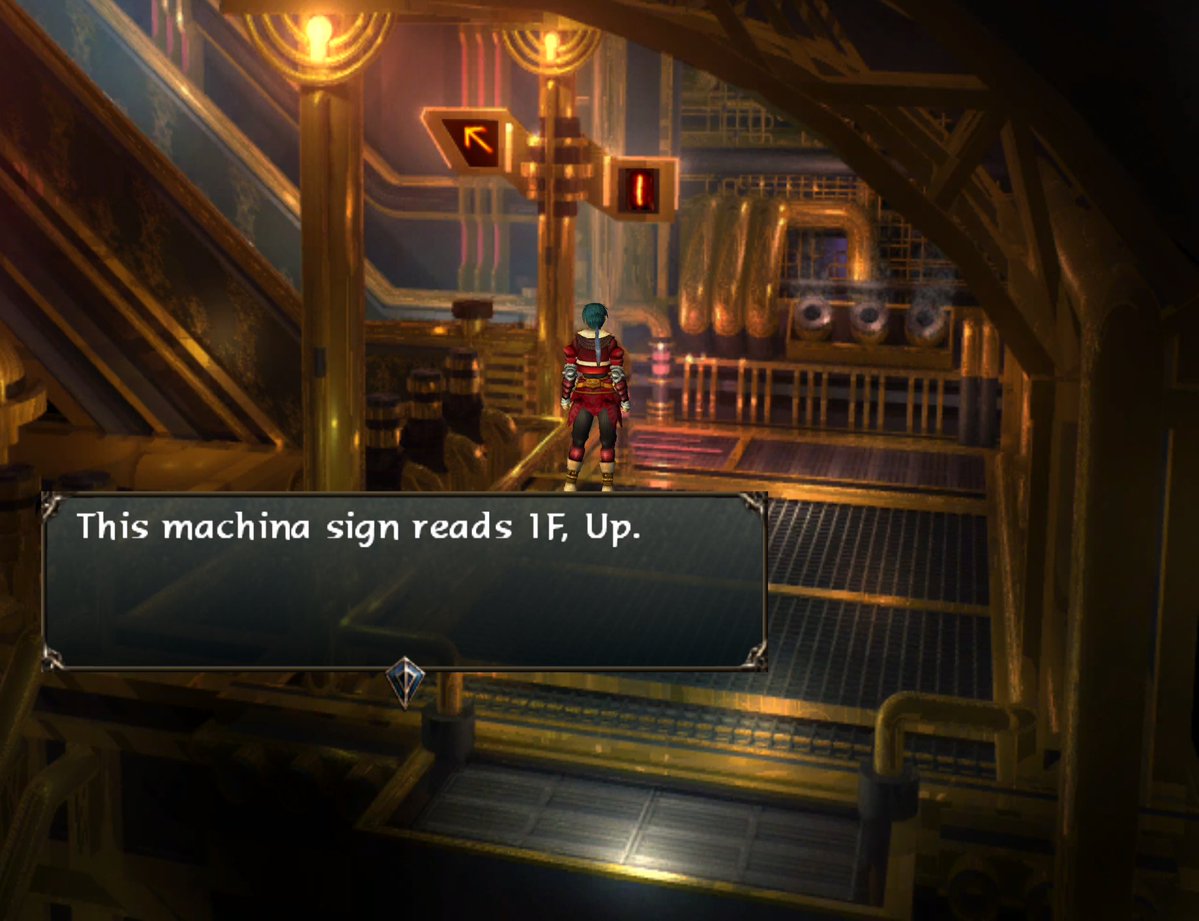
Task: Advance the machina sign dialogue box
Action: click(404, 581)
